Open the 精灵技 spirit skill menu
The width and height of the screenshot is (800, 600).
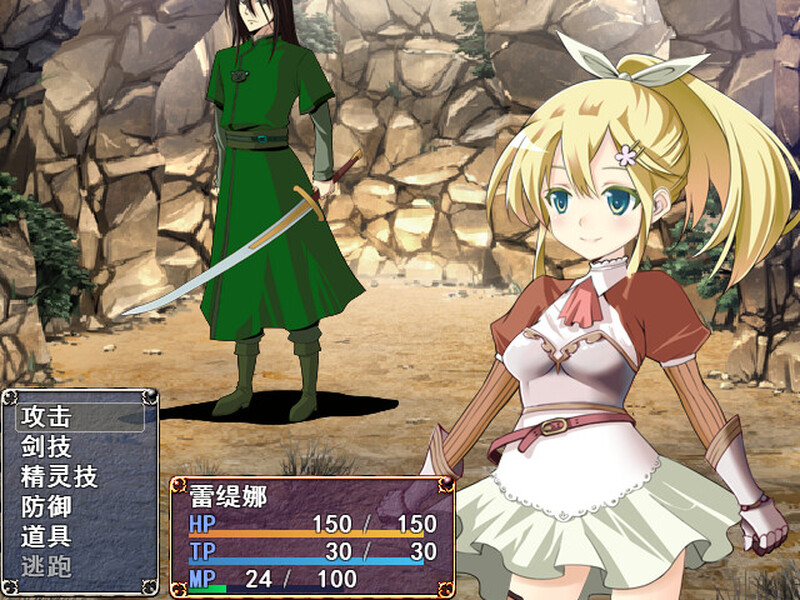[59, 477]
